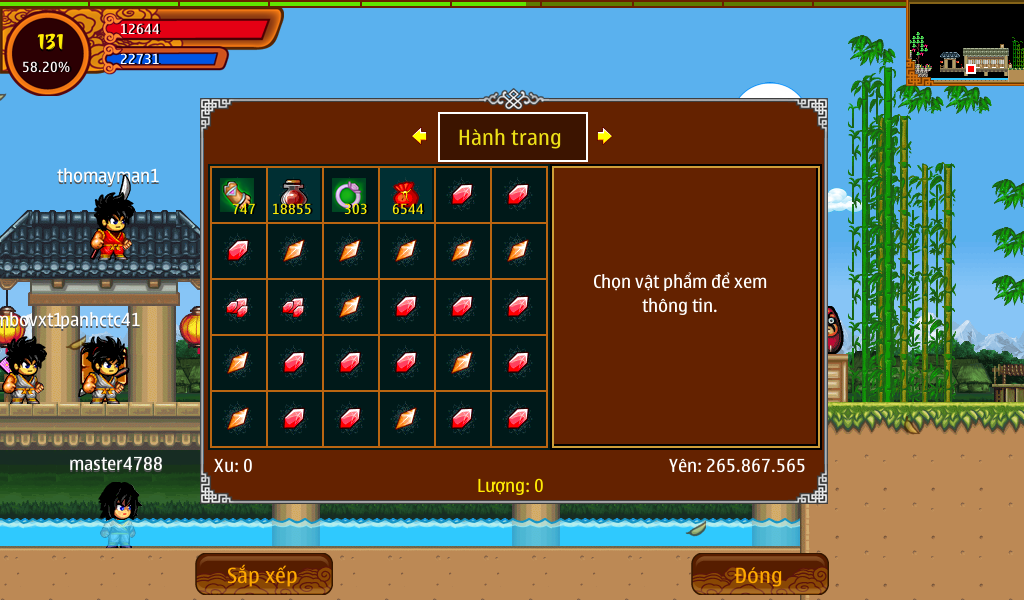Click the level 131 character badge
Screen dimensions: 1024x600
47,52
